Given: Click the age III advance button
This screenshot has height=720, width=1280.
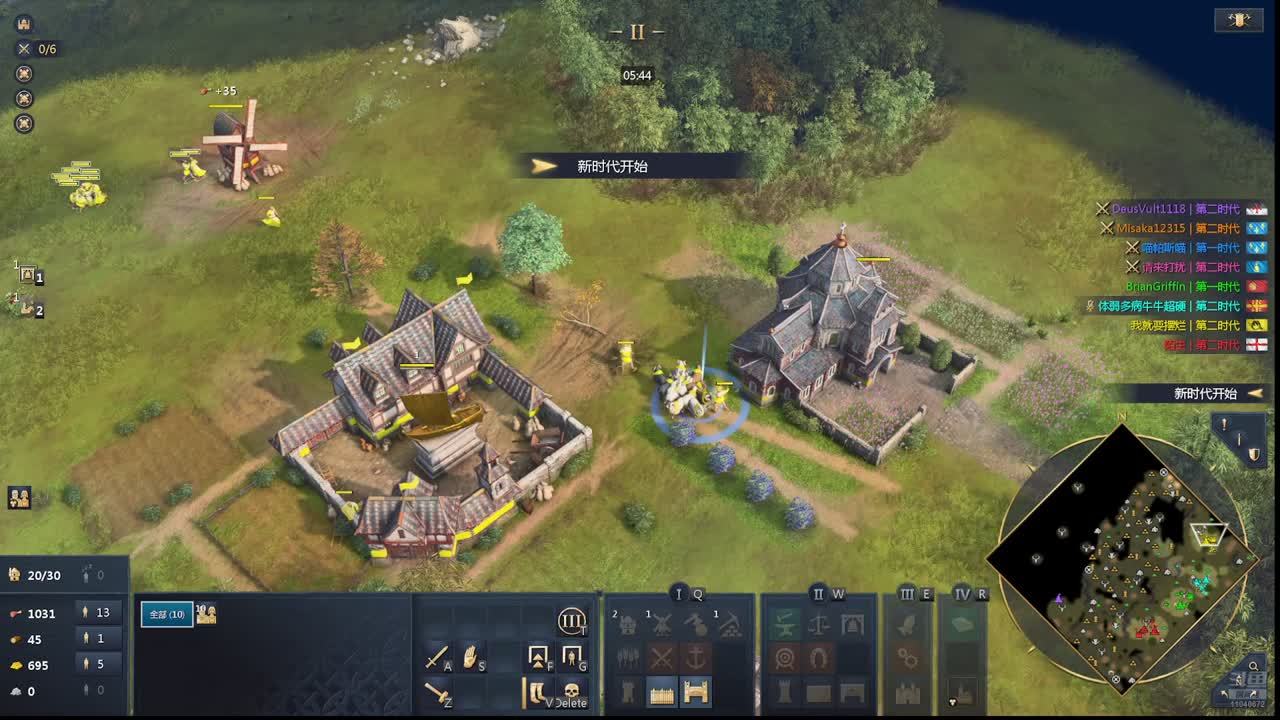Looking at the screenshot, I should (571, 622).
